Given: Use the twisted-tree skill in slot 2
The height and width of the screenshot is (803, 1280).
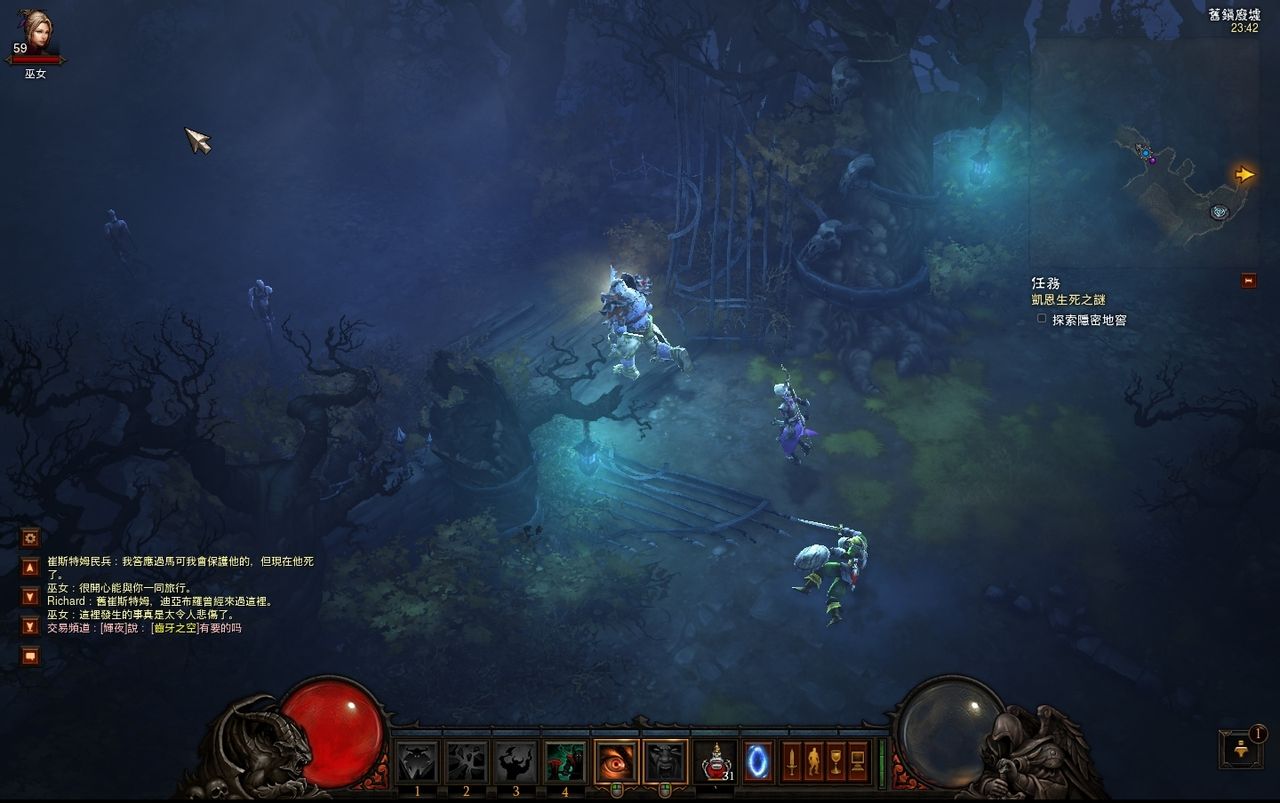Looking at the screenshot, I should (466, 762).
